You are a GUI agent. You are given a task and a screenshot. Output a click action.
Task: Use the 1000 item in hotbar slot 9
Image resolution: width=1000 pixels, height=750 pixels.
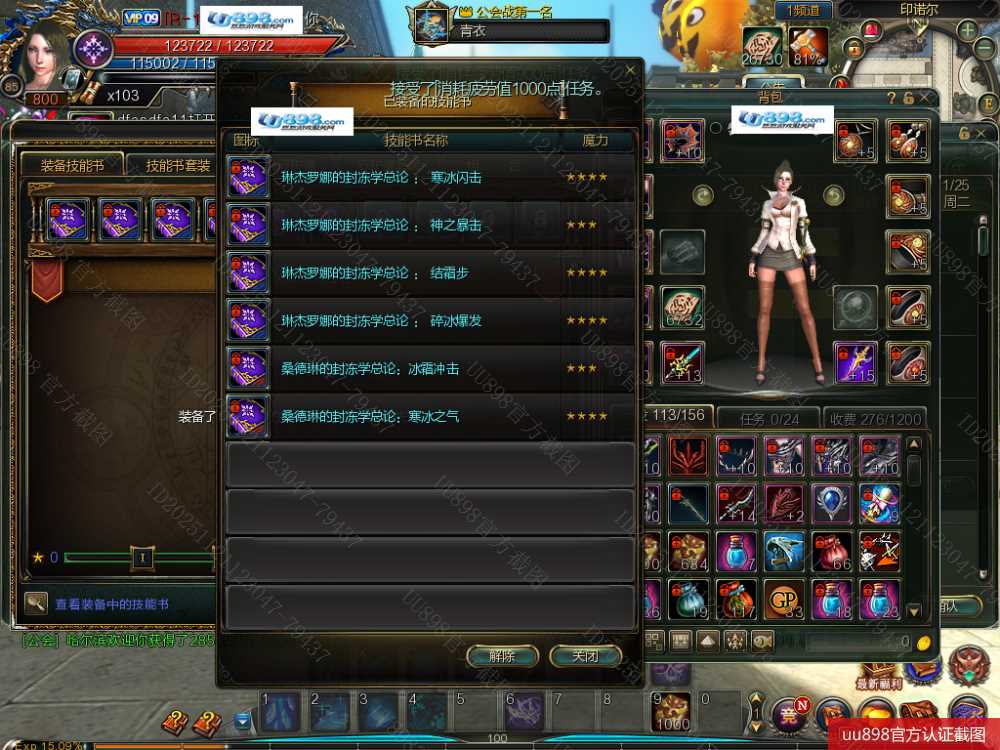(672, 711)
